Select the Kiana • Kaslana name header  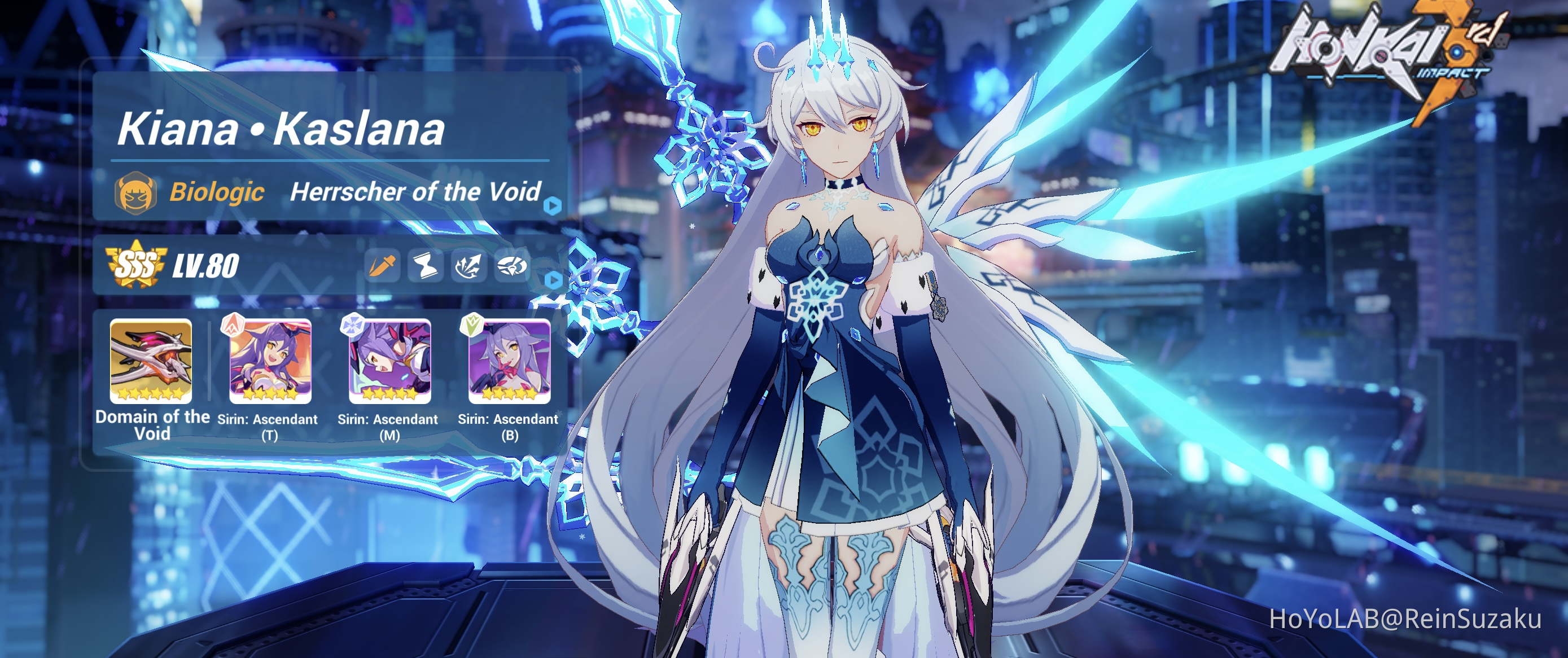coord(282,130)
